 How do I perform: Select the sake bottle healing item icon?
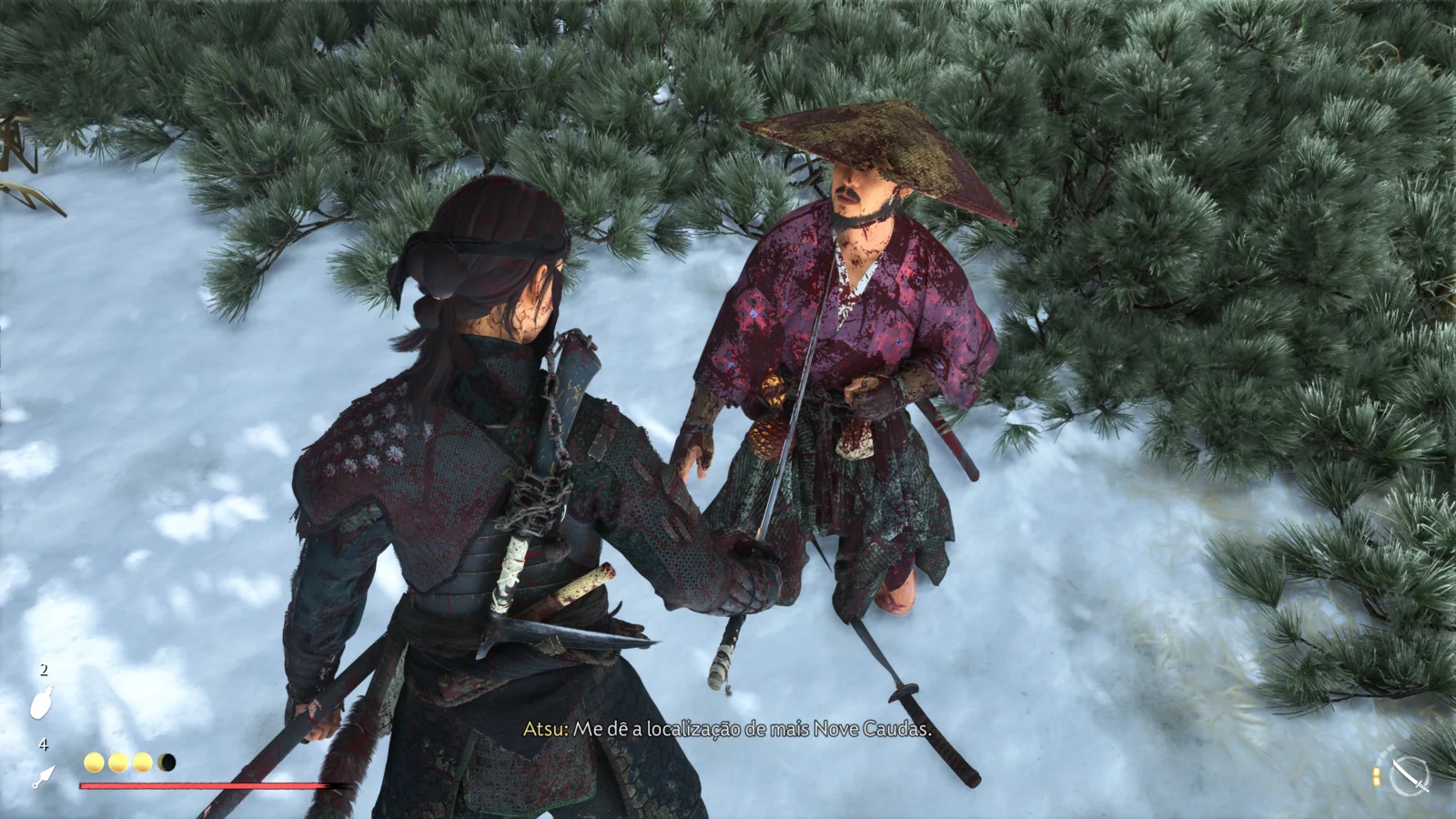[42, 702]
